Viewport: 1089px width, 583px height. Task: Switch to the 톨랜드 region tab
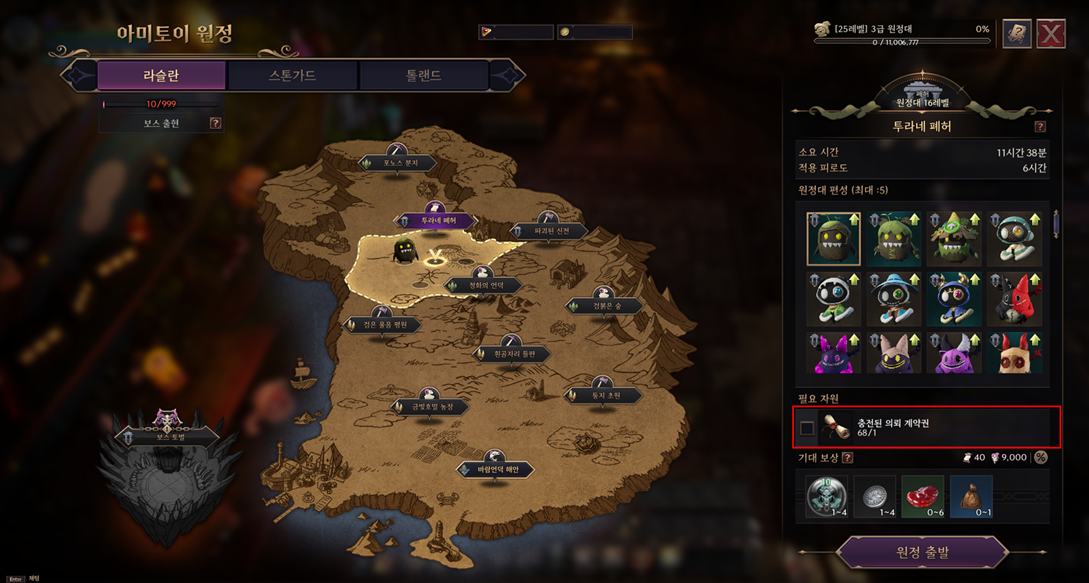point(423,75)
